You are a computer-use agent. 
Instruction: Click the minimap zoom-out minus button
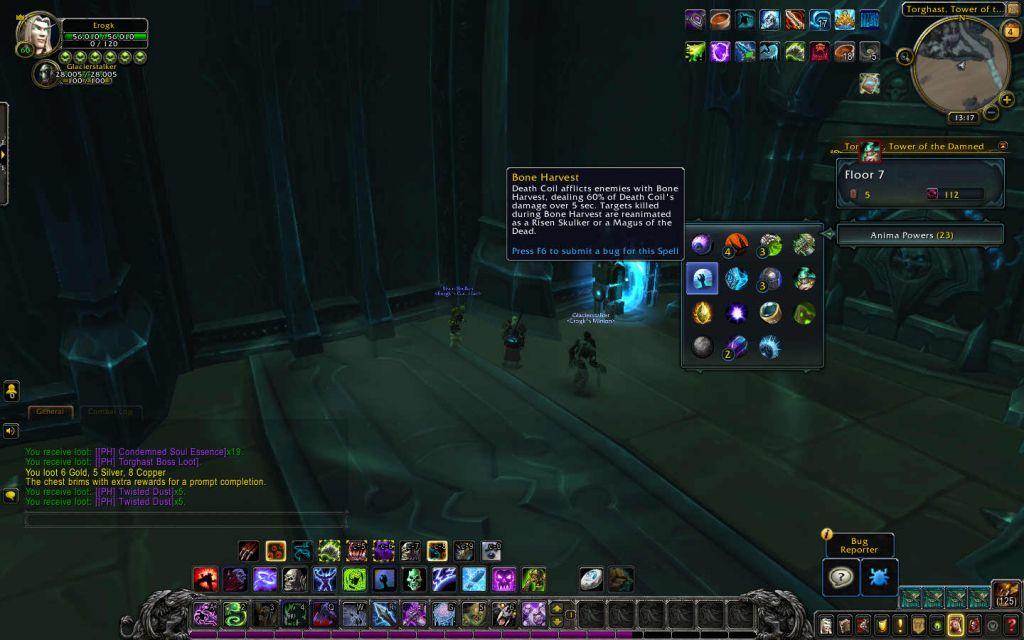pos(992,113)
